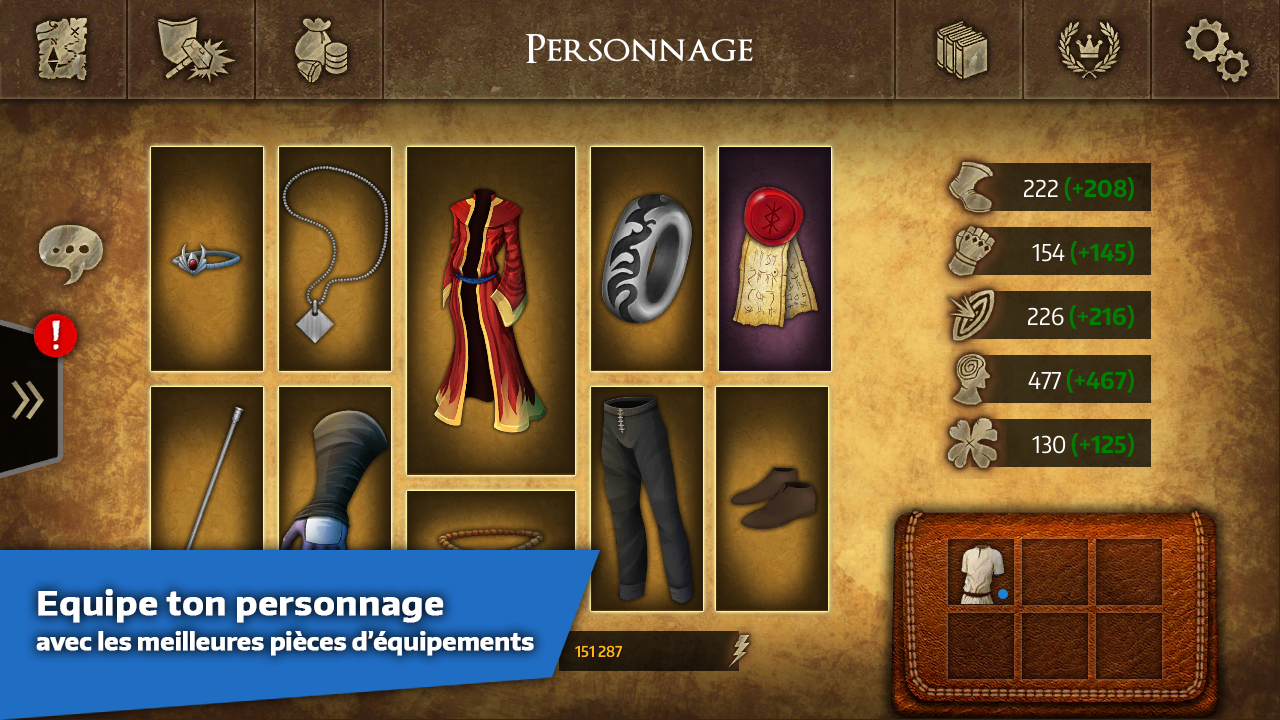Select the black trousers slot

coord(647,498)
